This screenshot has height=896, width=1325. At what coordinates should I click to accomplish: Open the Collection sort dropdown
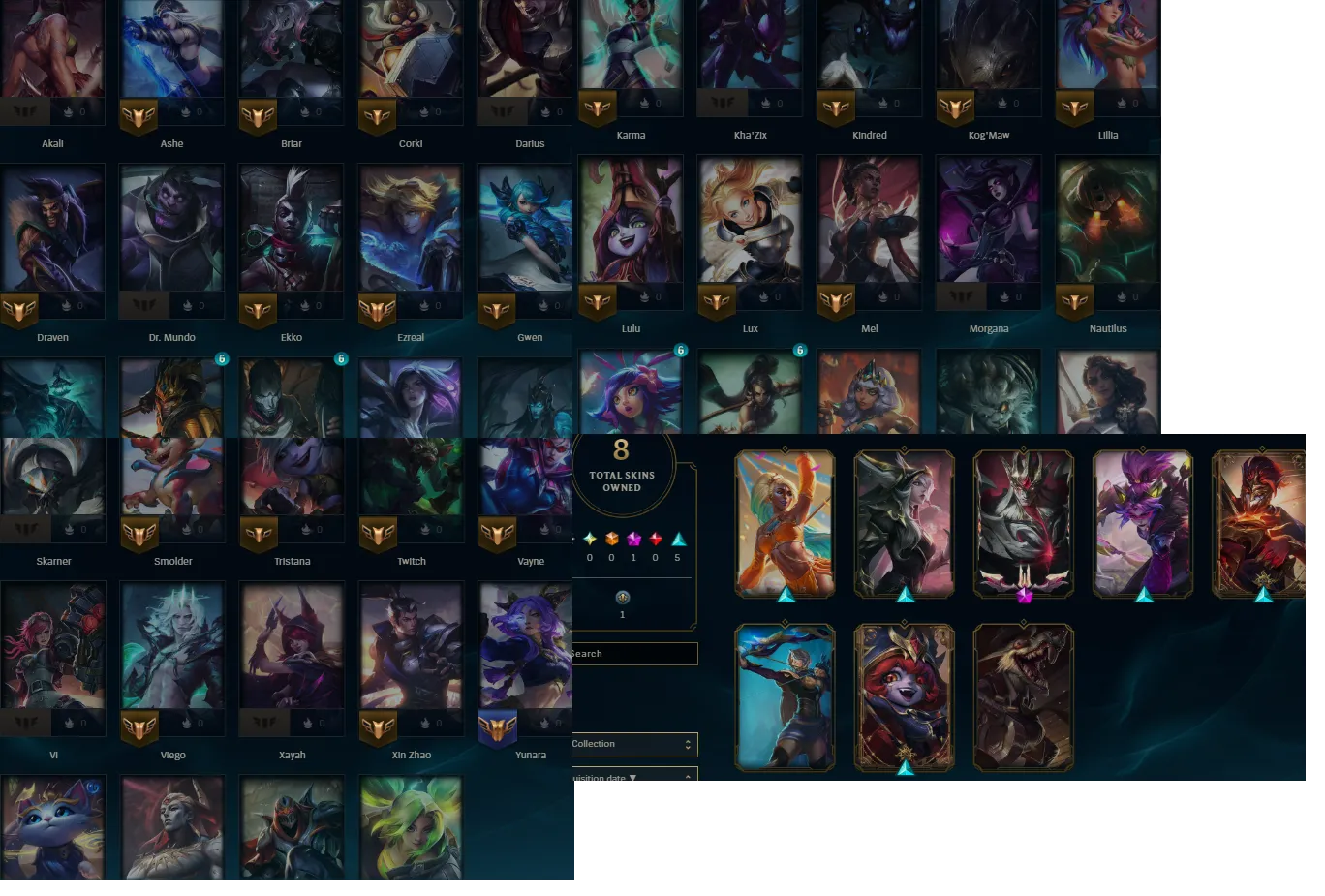coord(634,744)
